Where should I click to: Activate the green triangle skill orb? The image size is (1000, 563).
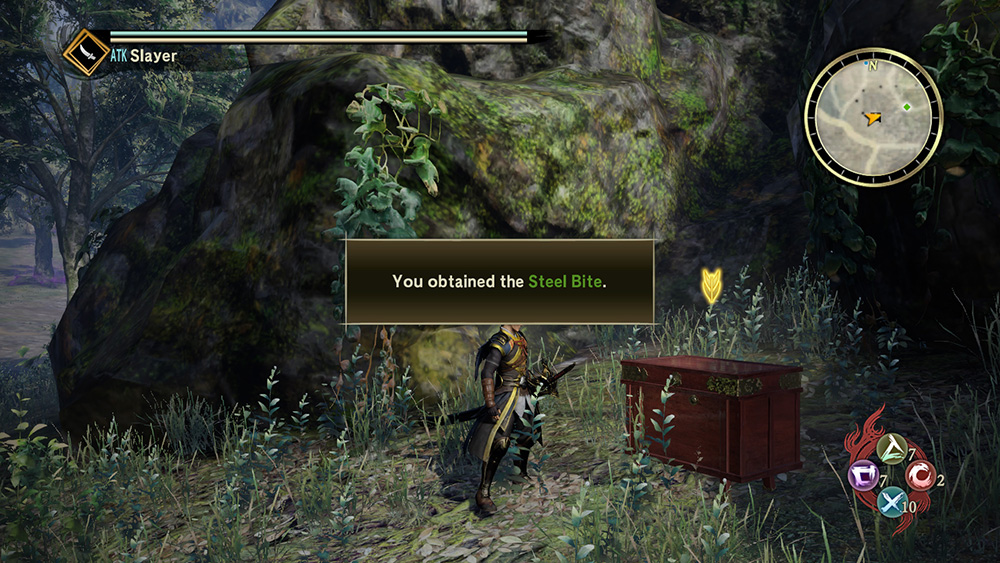point(892,448)
